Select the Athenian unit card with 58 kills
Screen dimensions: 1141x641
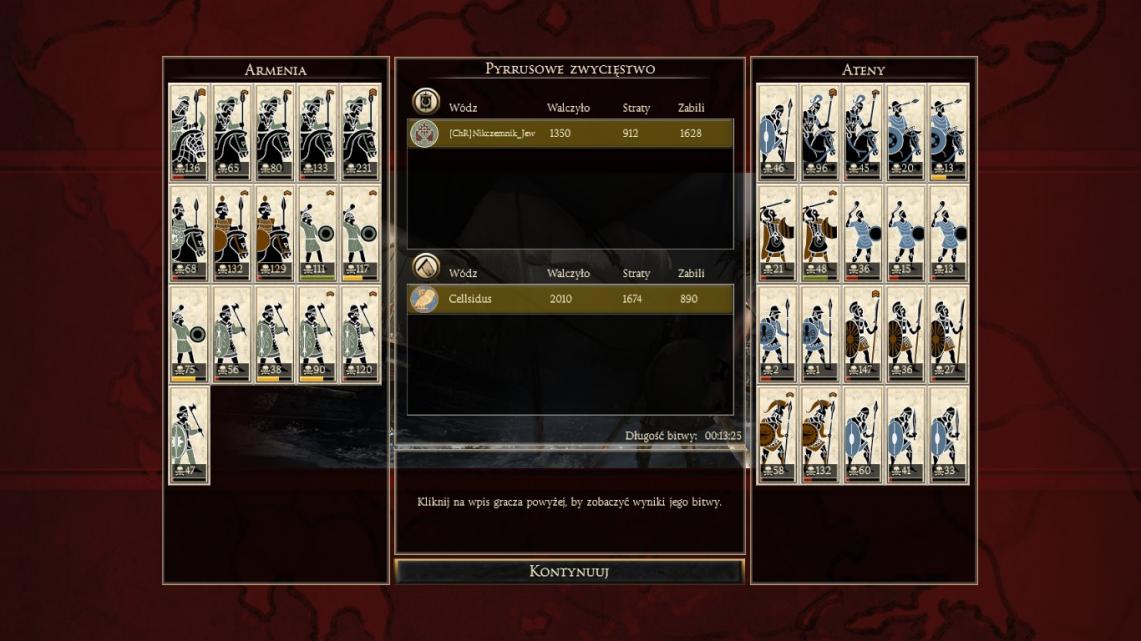click(777, 435)
